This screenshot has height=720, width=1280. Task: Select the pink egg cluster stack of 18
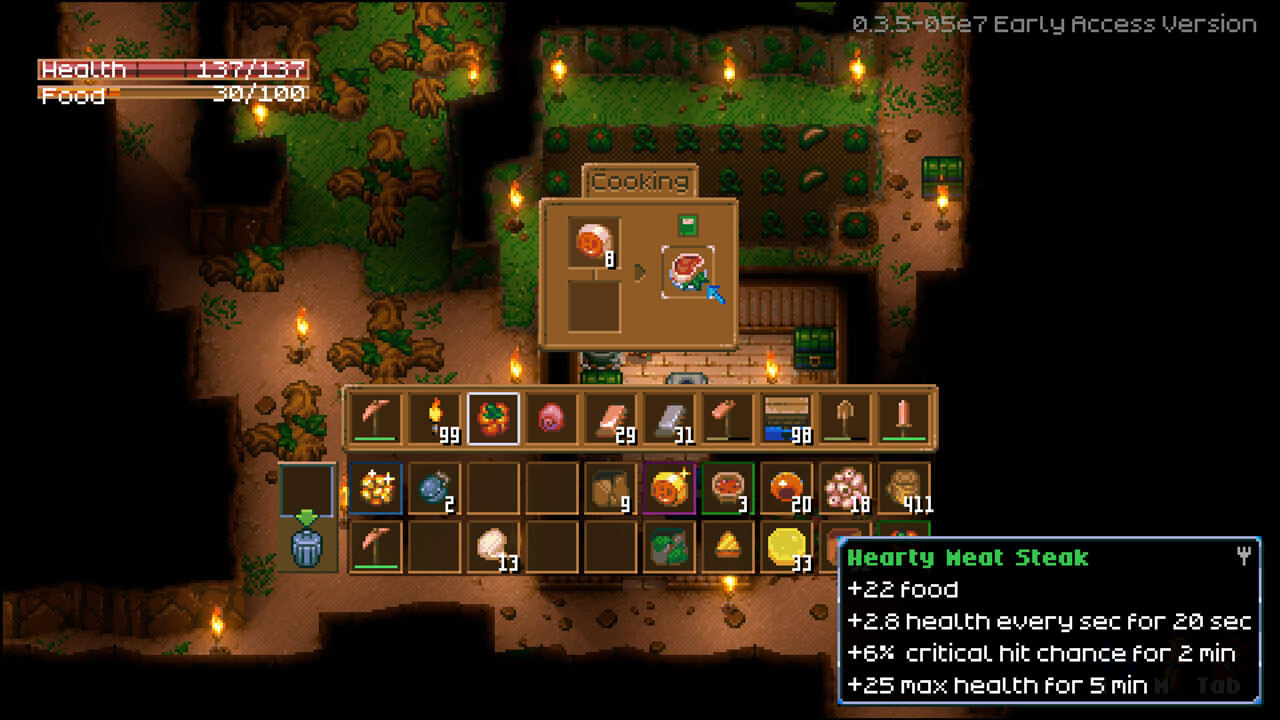tap(845, 488)
